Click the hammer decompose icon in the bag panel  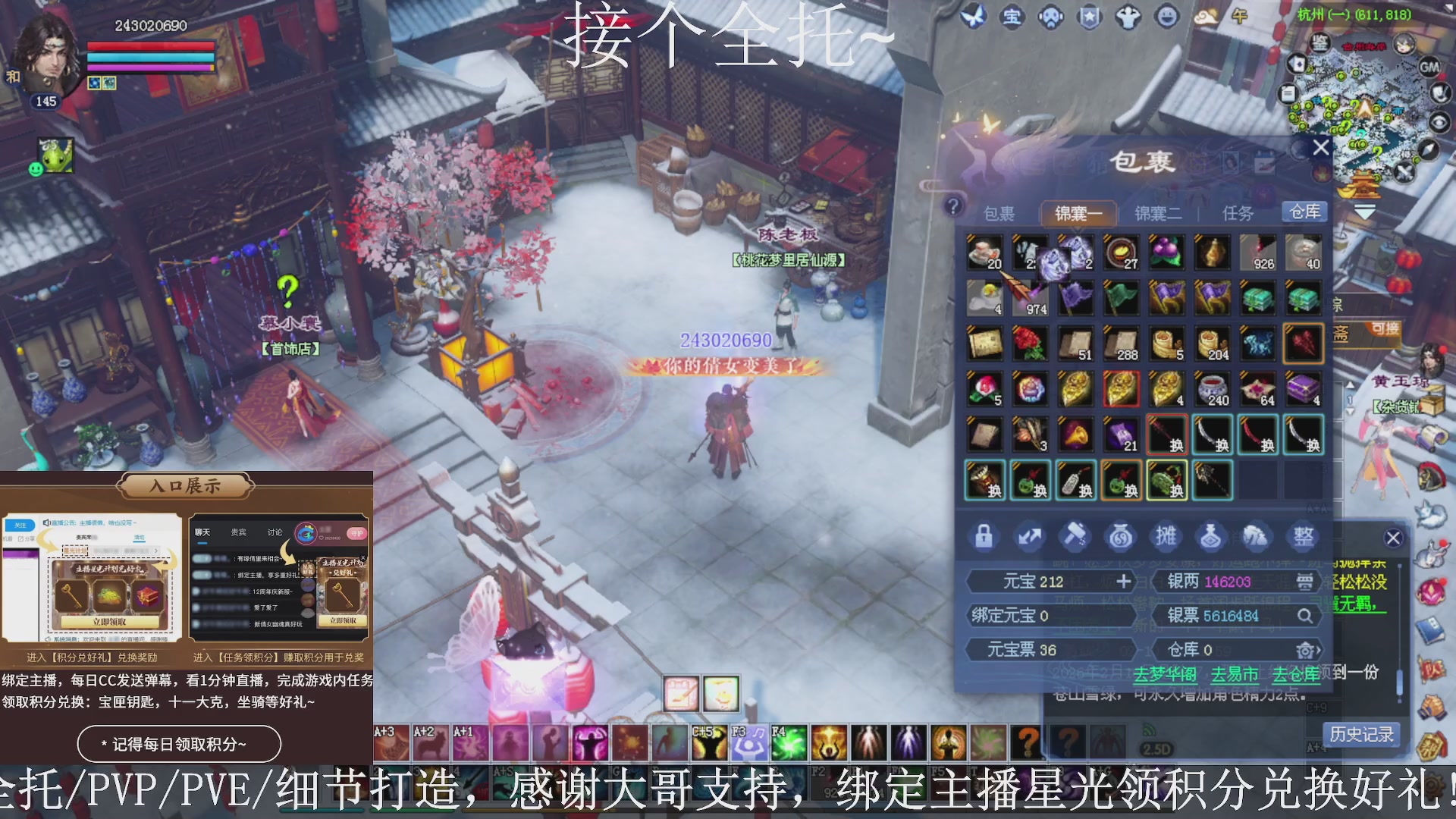(1075, 536)
